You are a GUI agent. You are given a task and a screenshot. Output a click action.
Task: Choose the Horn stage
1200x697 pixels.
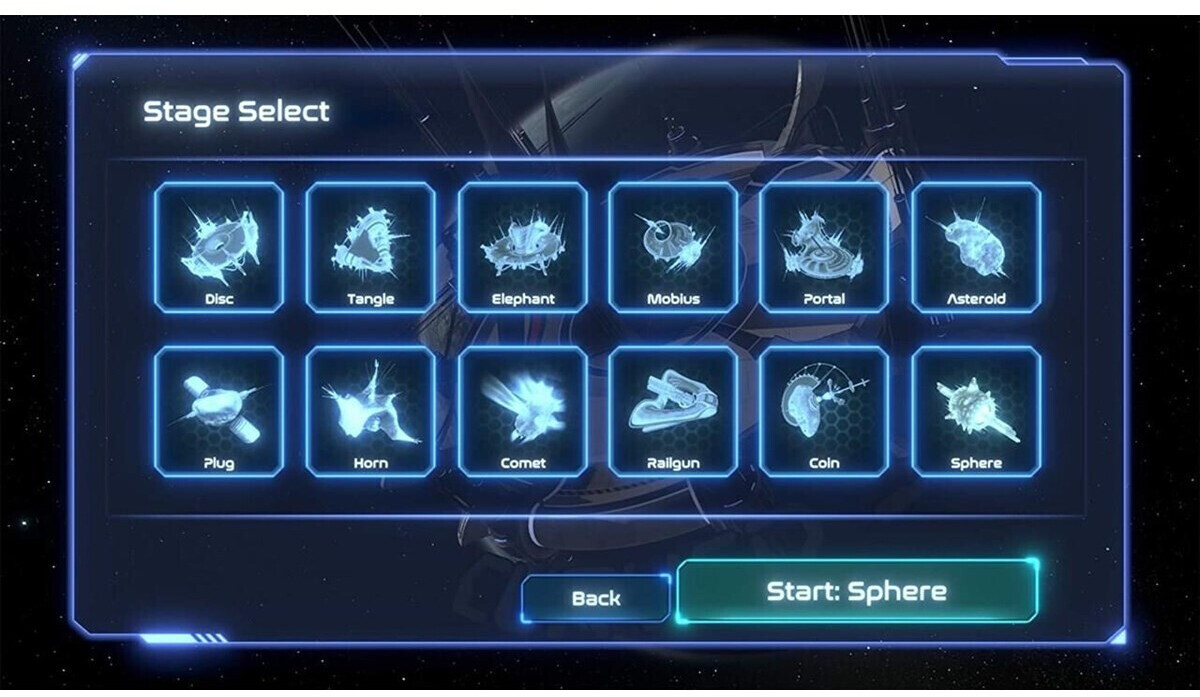pos(371,412)
